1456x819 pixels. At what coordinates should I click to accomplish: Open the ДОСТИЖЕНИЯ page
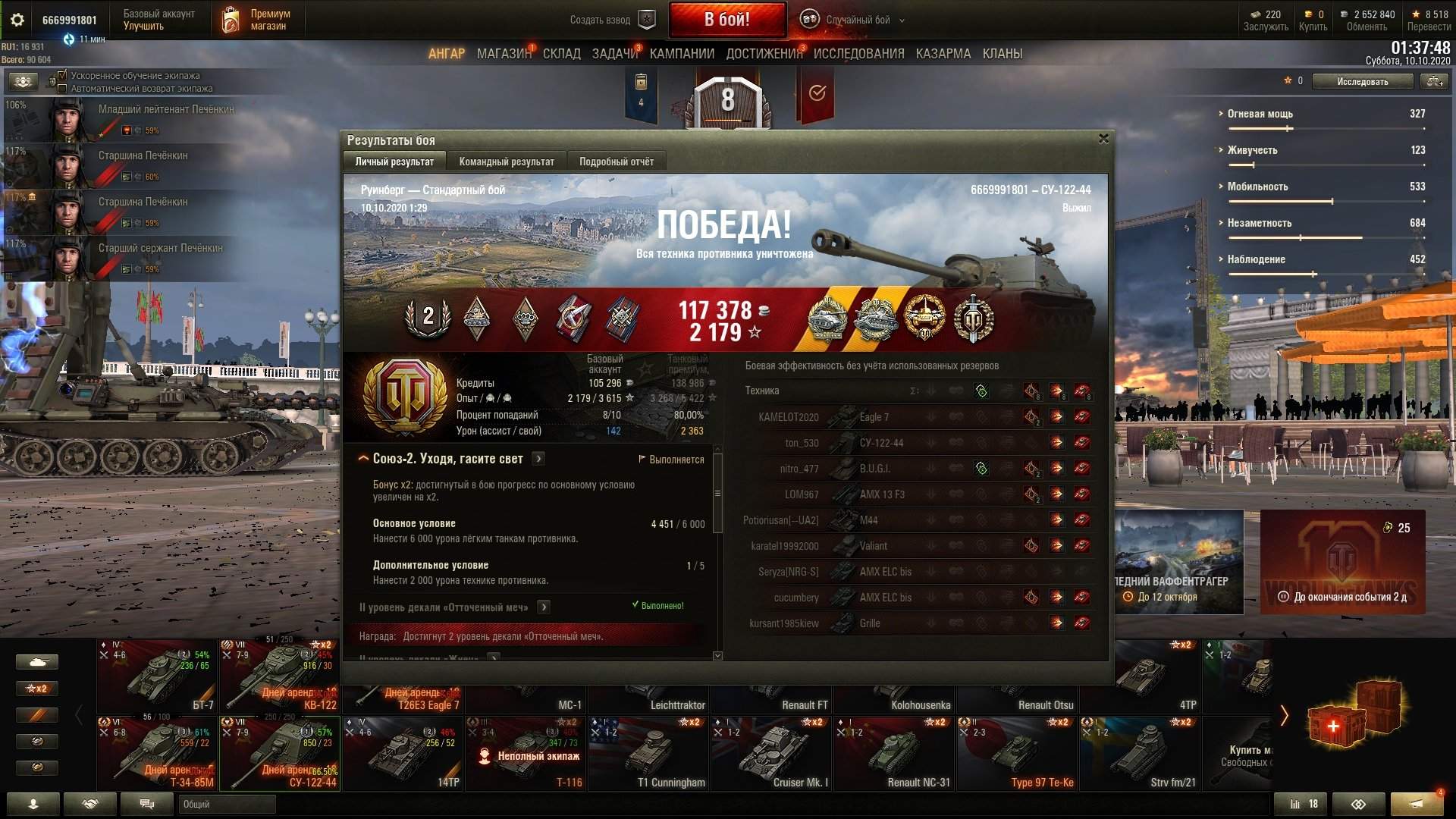point(764,54)
